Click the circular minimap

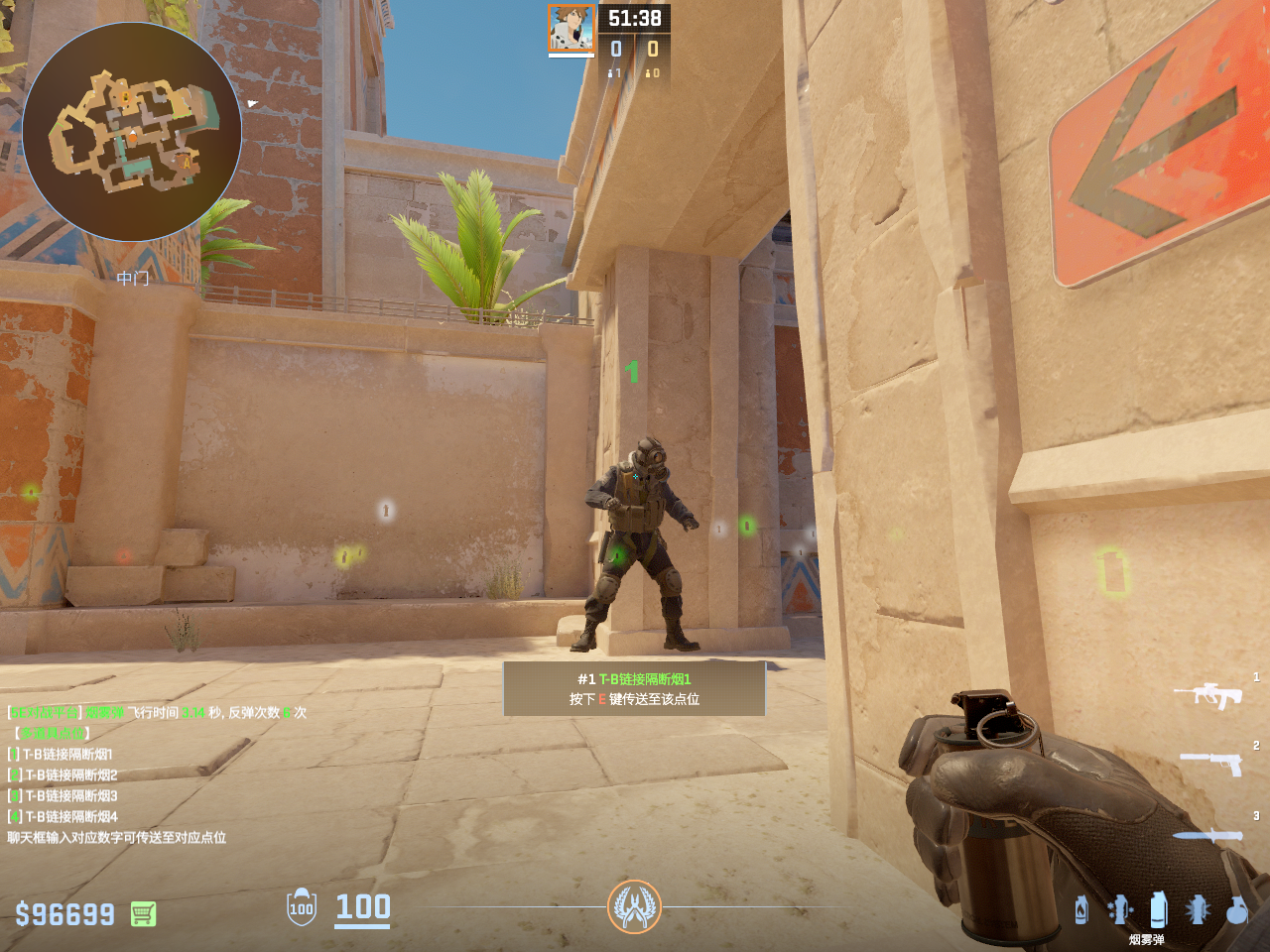(x=132, y=132)
